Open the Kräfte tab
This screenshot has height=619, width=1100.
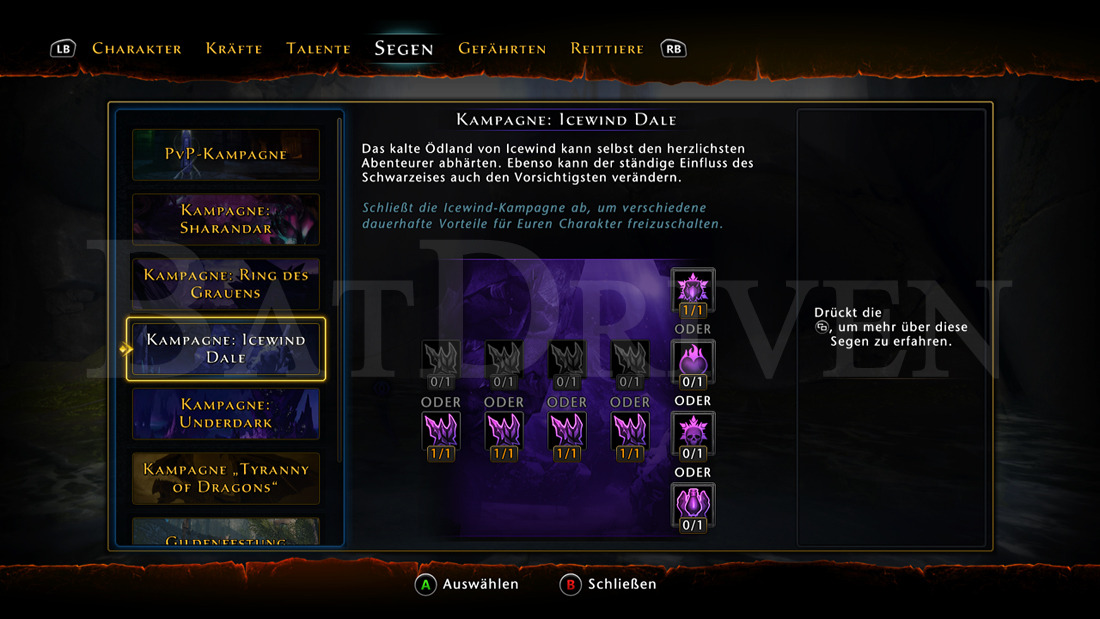[234, 48]
